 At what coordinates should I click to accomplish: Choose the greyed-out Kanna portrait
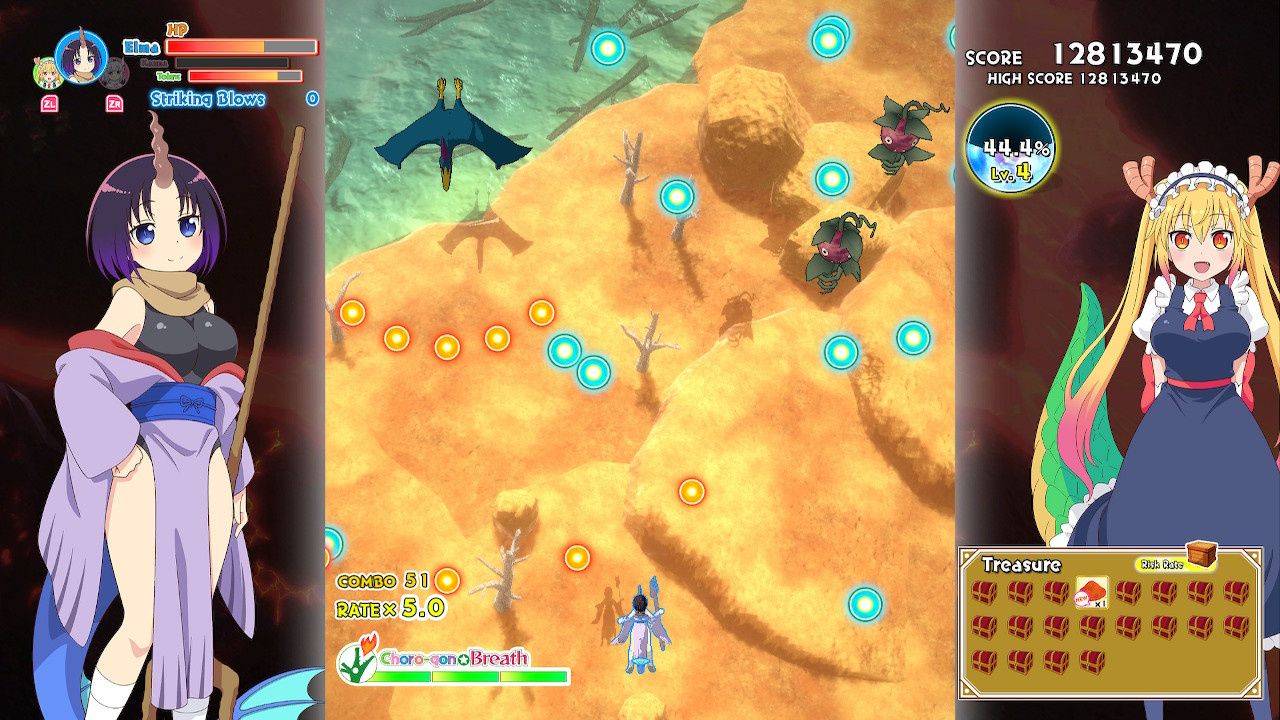[116, 72]
